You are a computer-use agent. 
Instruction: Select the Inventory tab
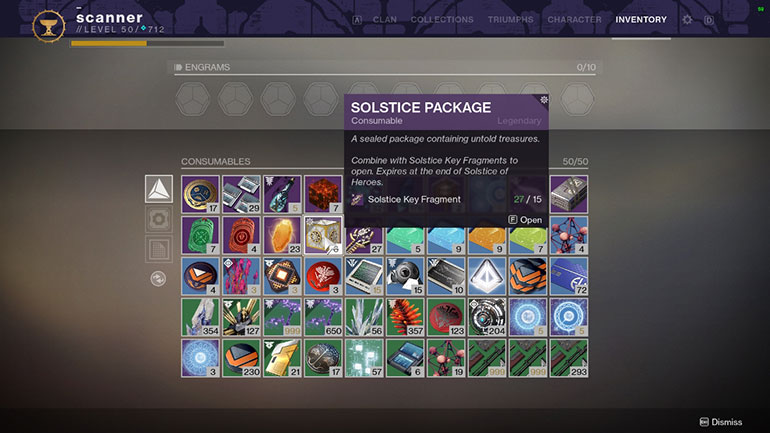pyautogui.click(x=641, y=19)
